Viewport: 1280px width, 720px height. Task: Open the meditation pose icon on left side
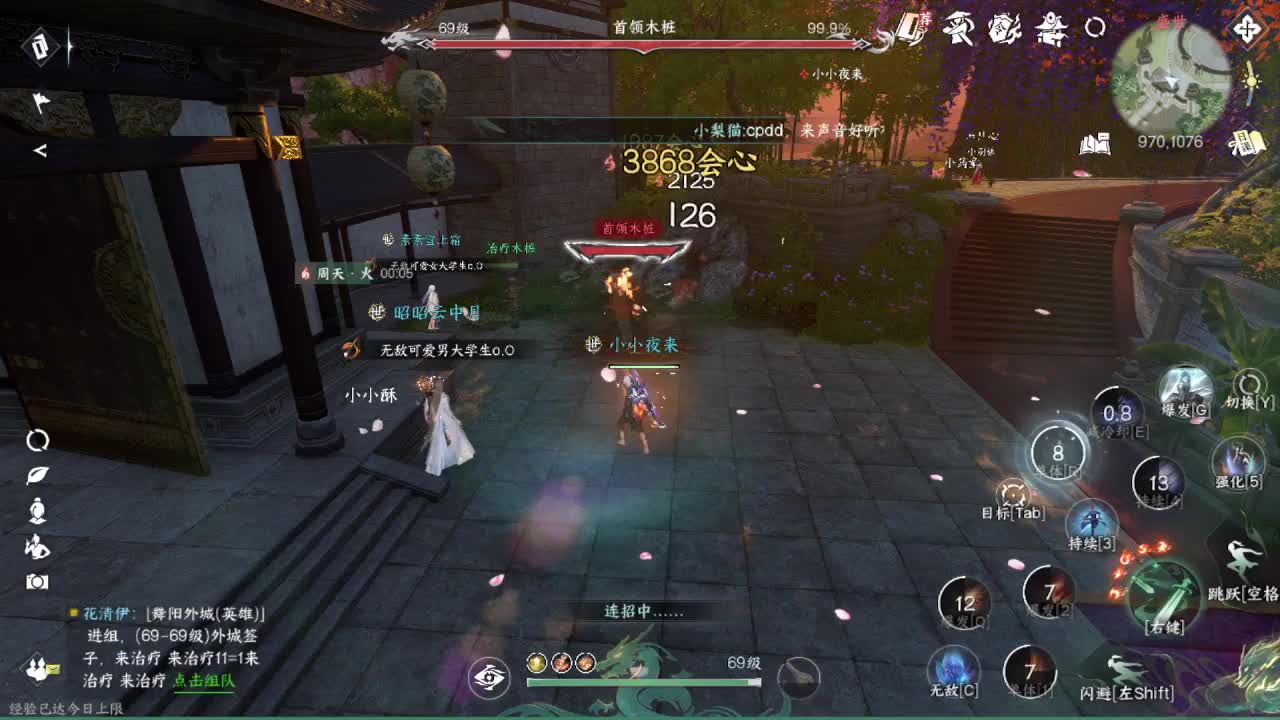[36, 511]
